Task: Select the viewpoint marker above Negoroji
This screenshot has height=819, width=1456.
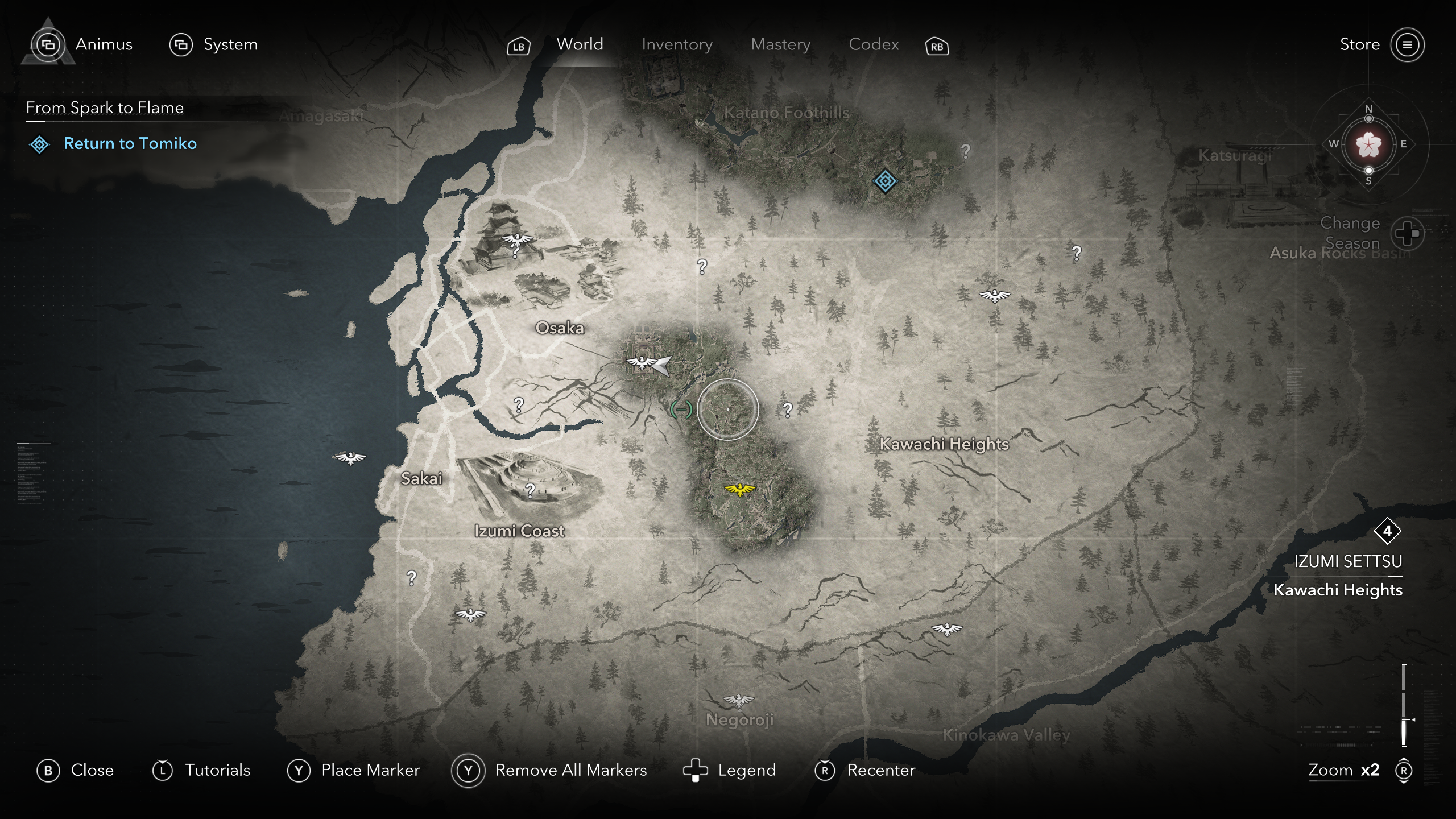Action: click(738, 700)
